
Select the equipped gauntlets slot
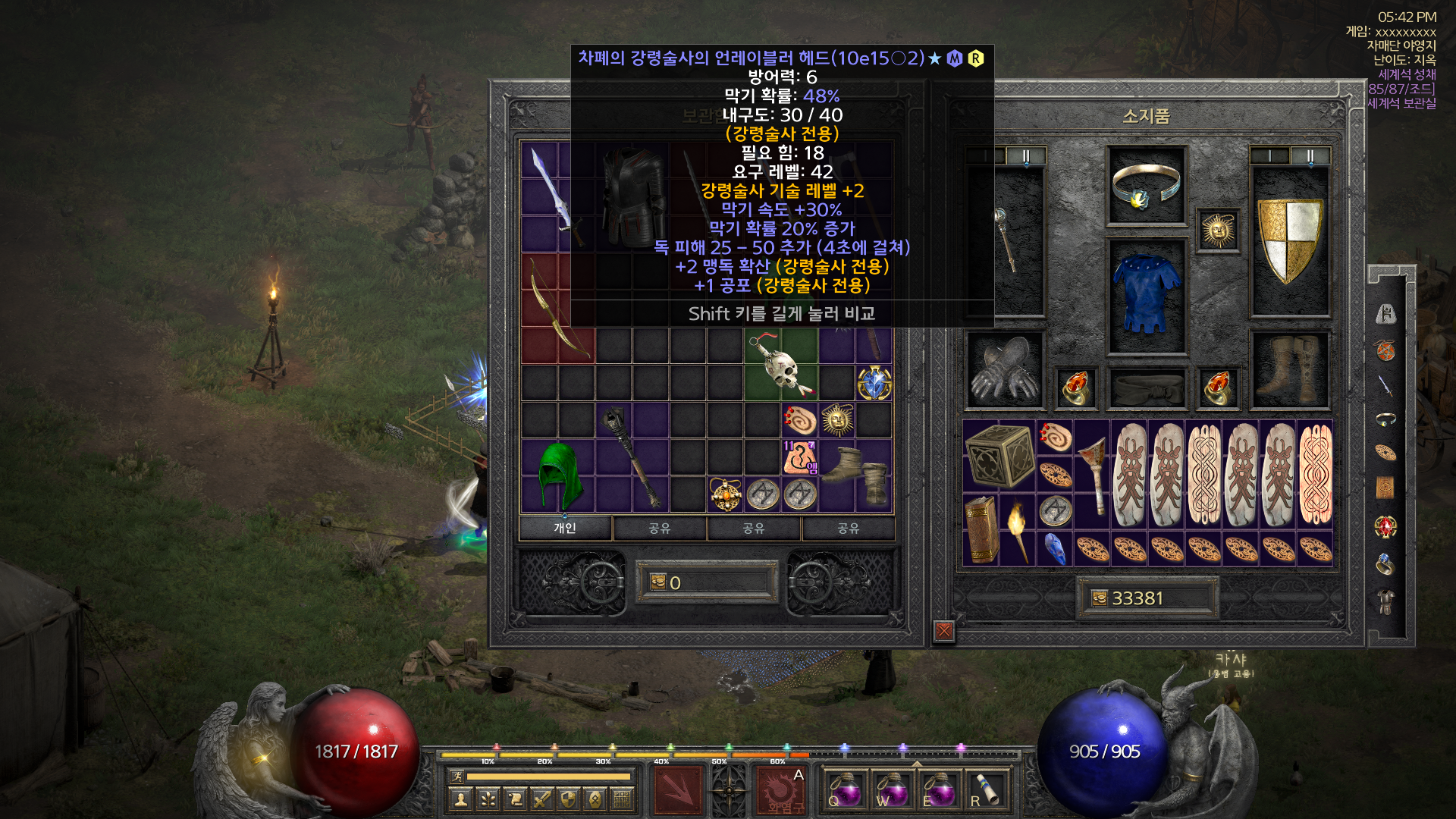[x=1005, y=370]
